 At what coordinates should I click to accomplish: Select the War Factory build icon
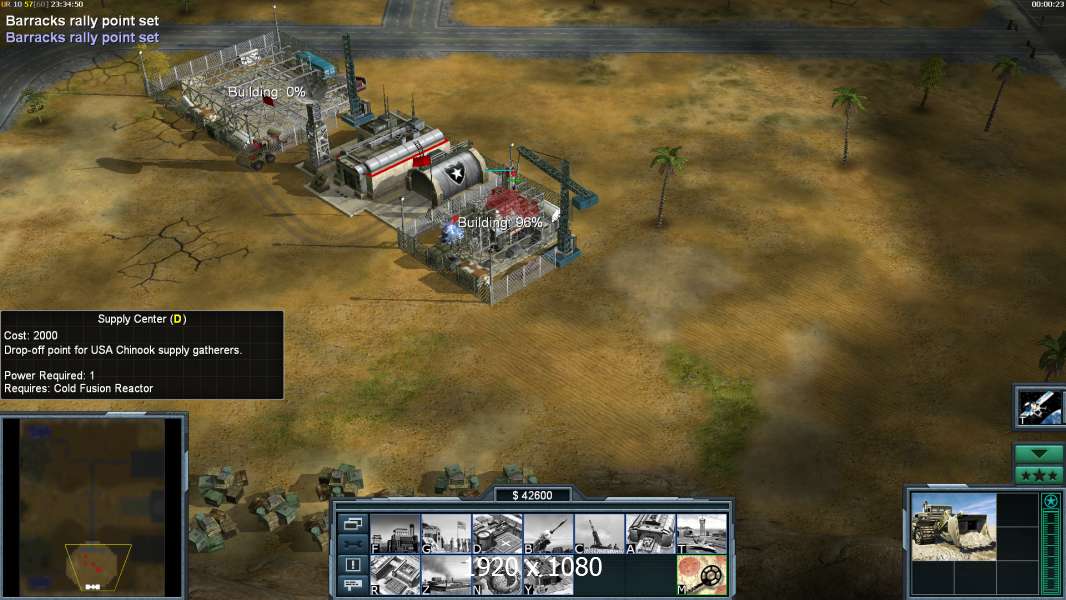[x=650, y=534]
